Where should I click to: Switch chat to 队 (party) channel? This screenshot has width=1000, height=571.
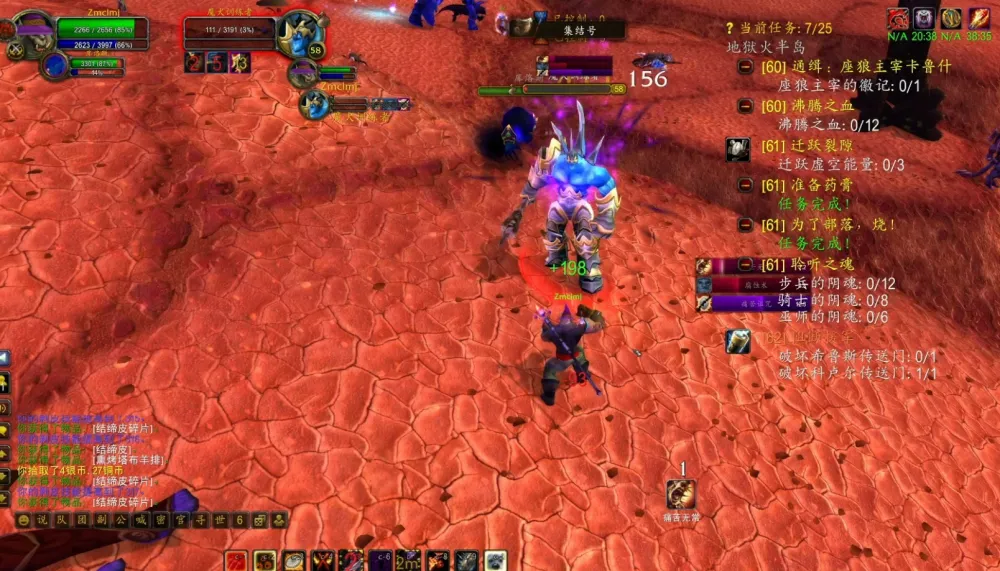tap(62, 520)
